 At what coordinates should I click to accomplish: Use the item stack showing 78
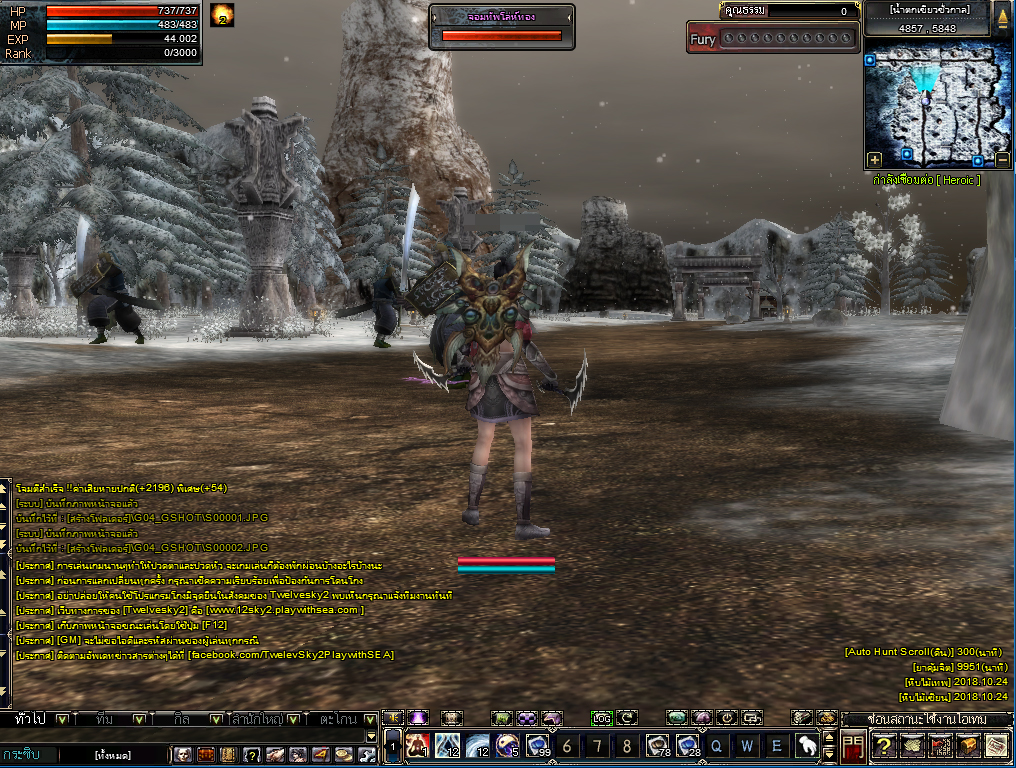click(x=657, y=745)
